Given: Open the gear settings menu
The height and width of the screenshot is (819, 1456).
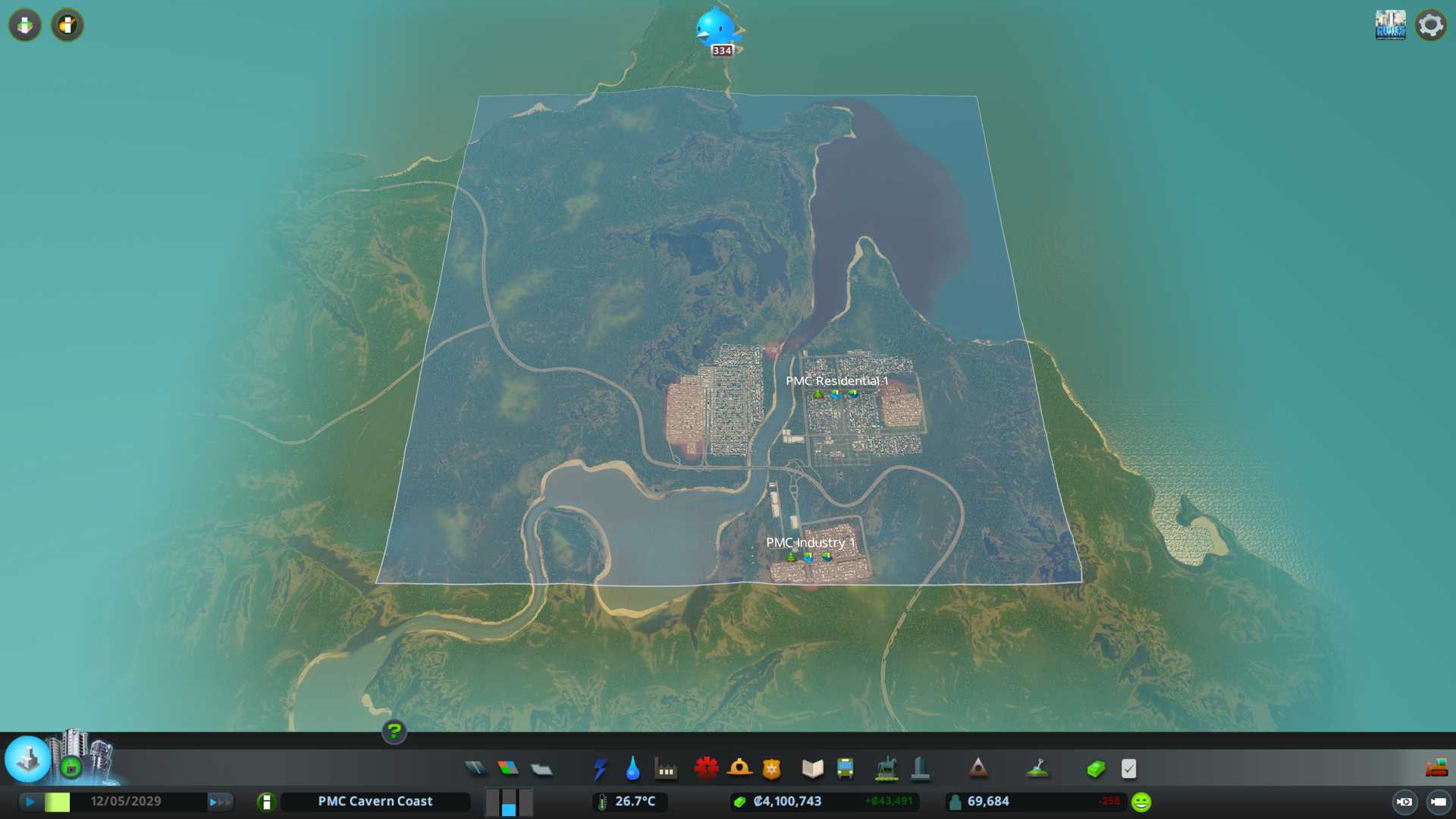Looking at the screenshot, I should point(1431,25).
